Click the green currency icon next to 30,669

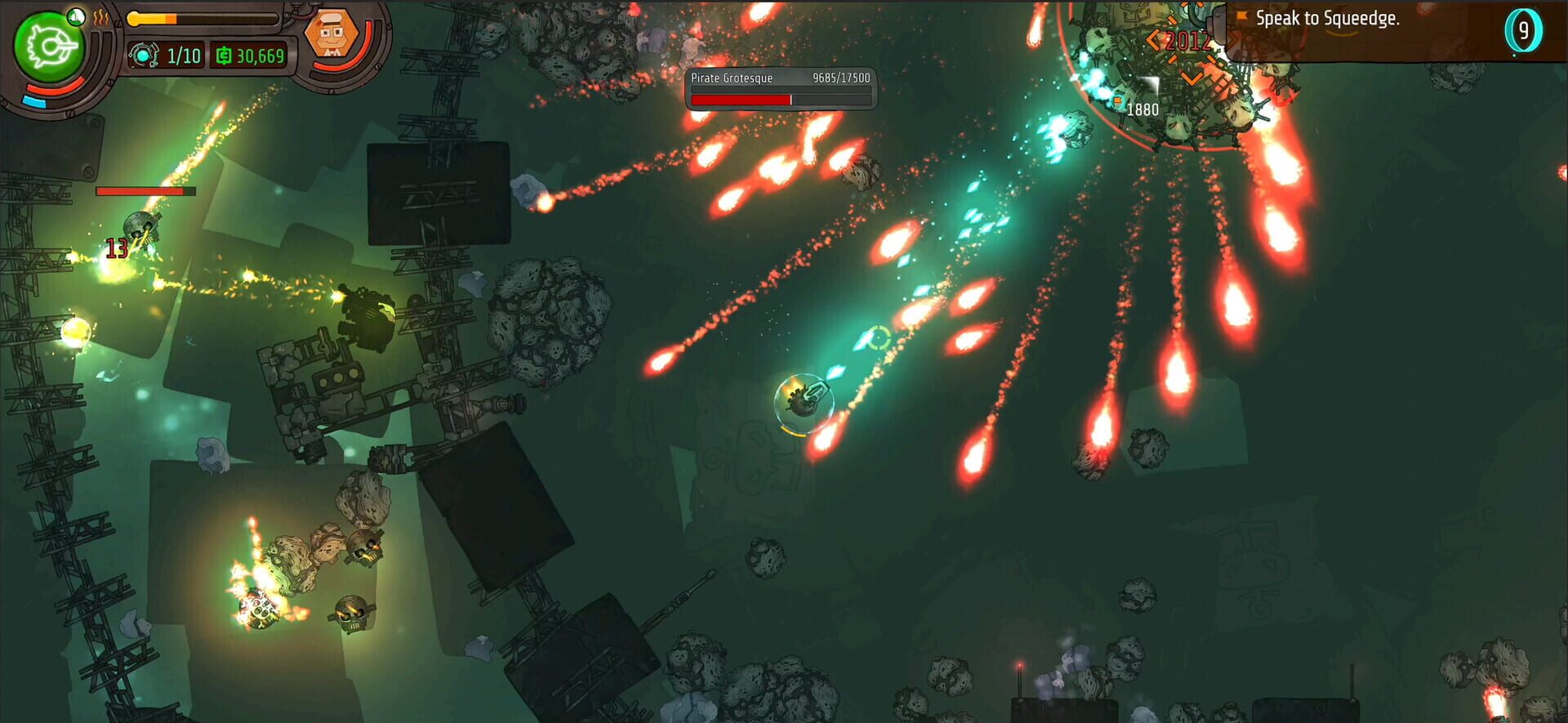(x=225, y=56)
